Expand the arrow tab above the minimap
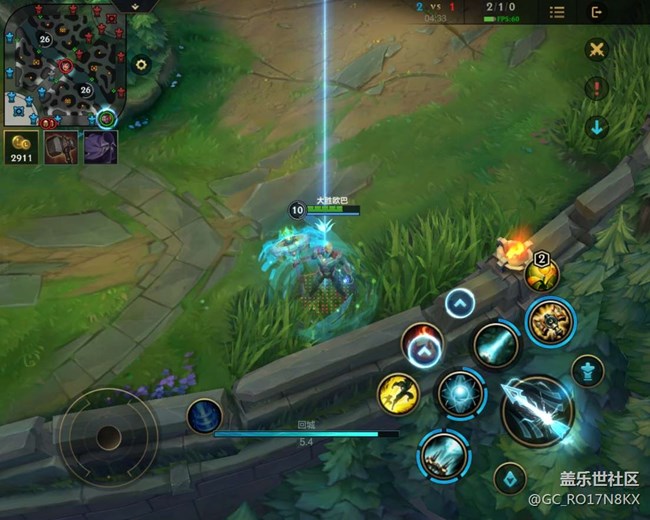 [x=134, y=5]
